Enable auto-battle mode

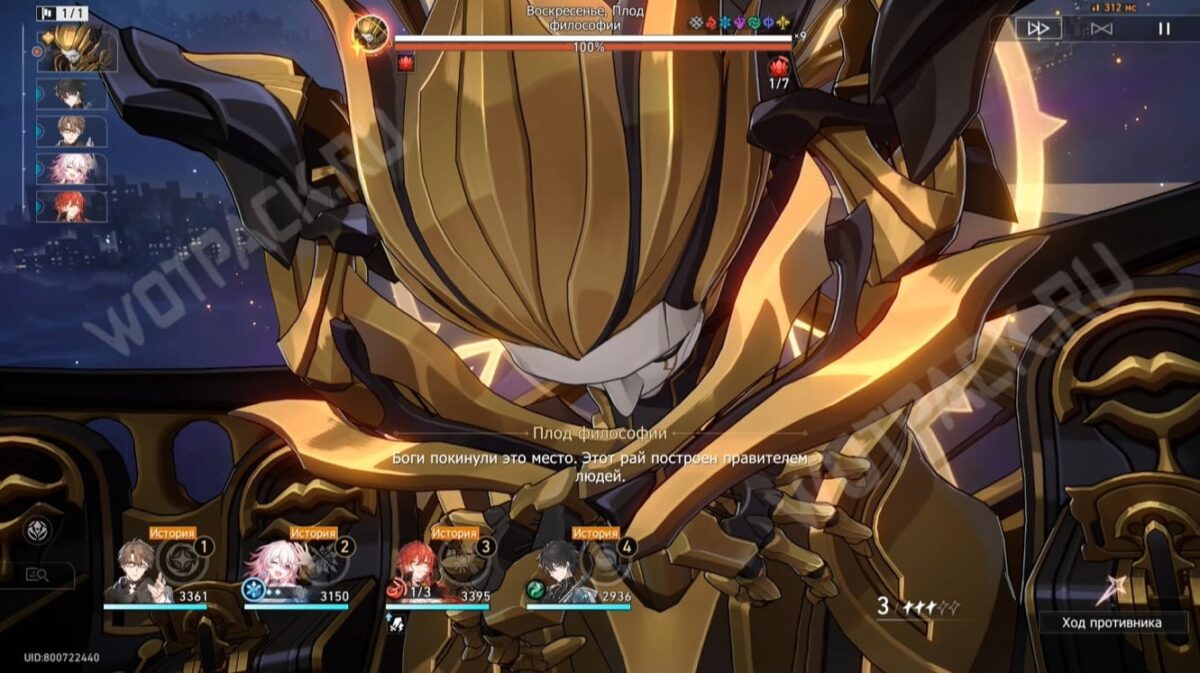tap(1101, 29)
